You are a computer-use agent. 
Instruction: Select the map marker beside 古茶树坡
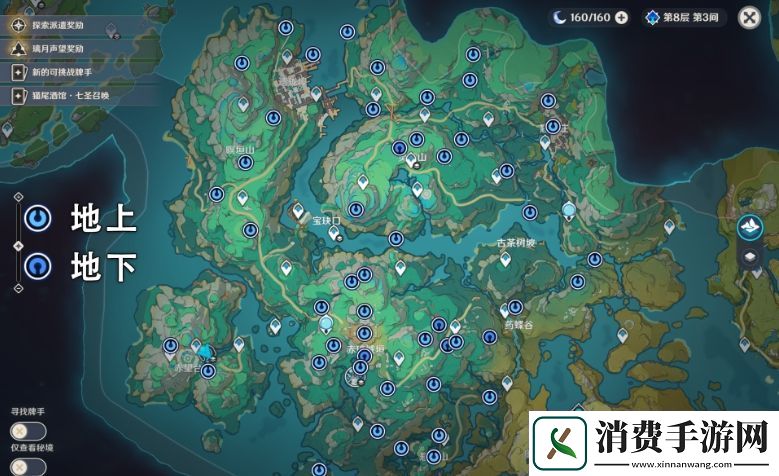(x=505, y=260)
